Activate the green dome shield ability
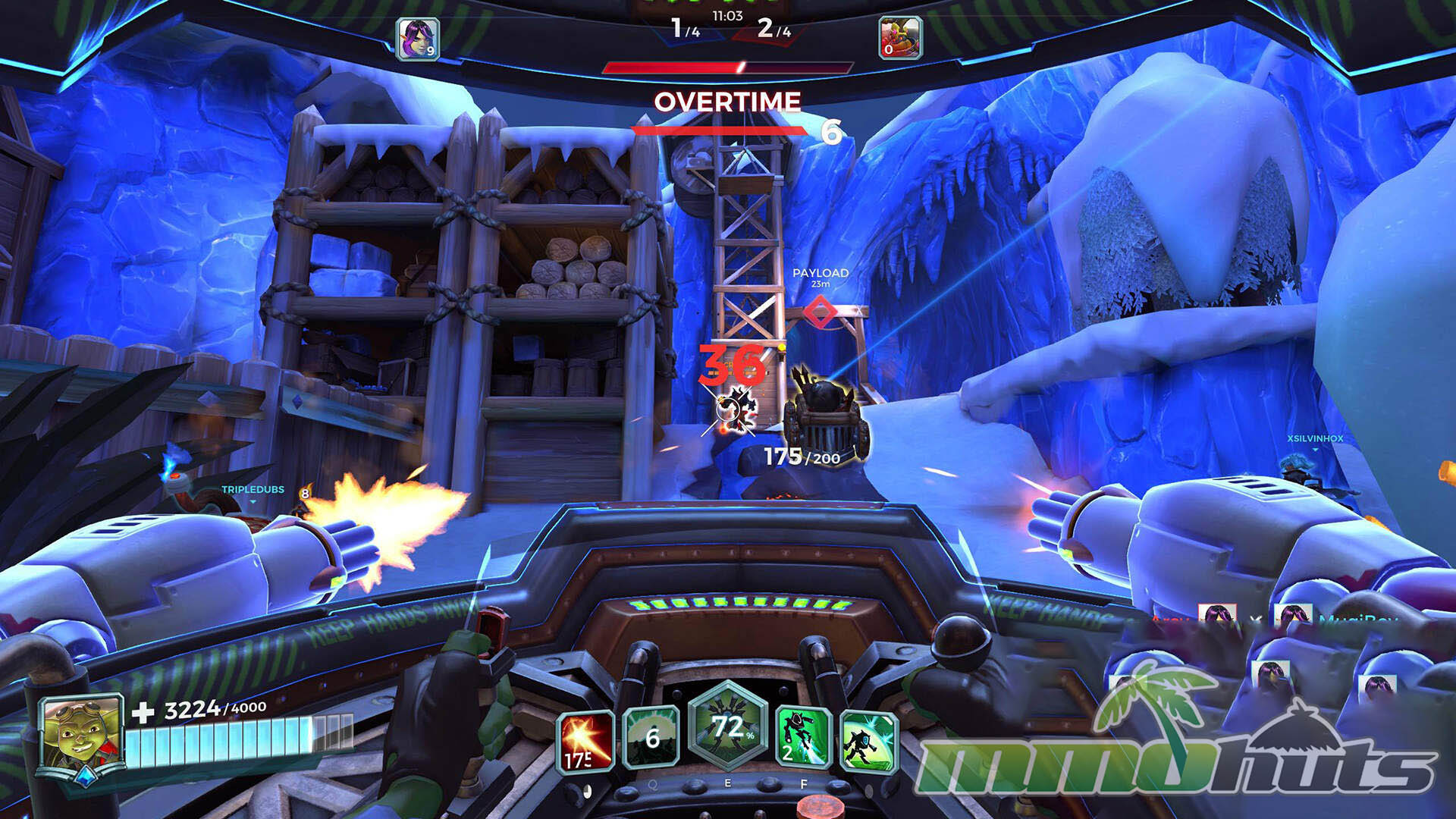This screenshot has height=819, width=1456. 651,737
